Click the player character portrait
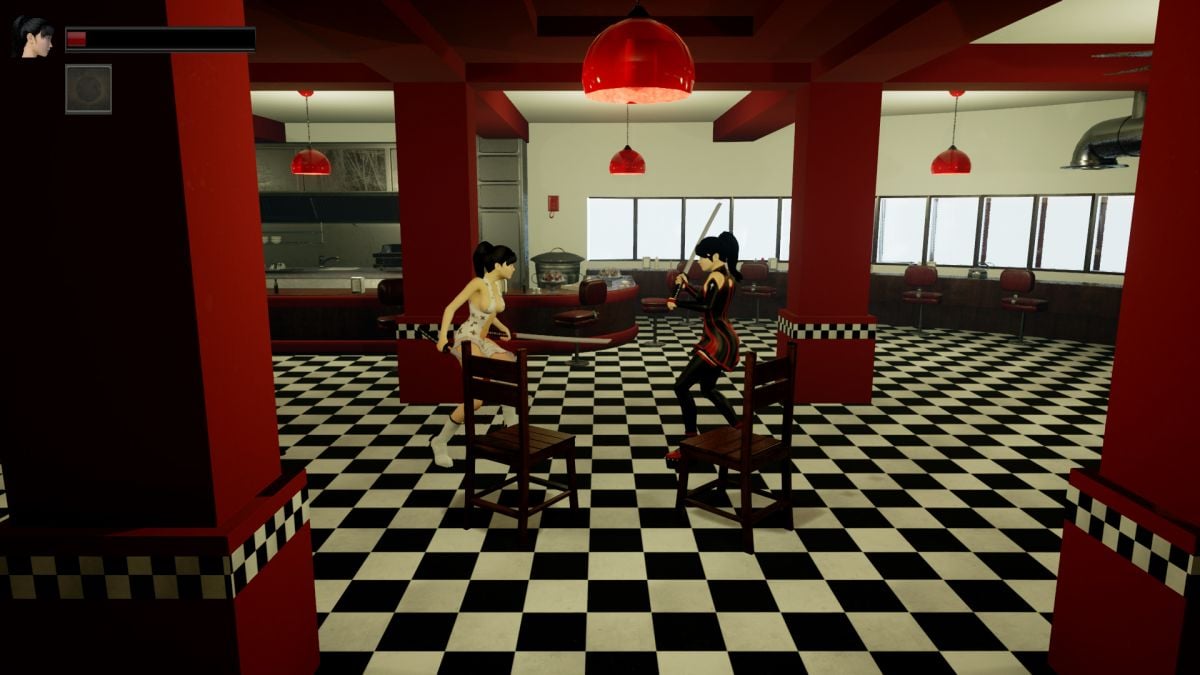The height and width of the screenshot is (675, 1200). coord(33,36)
